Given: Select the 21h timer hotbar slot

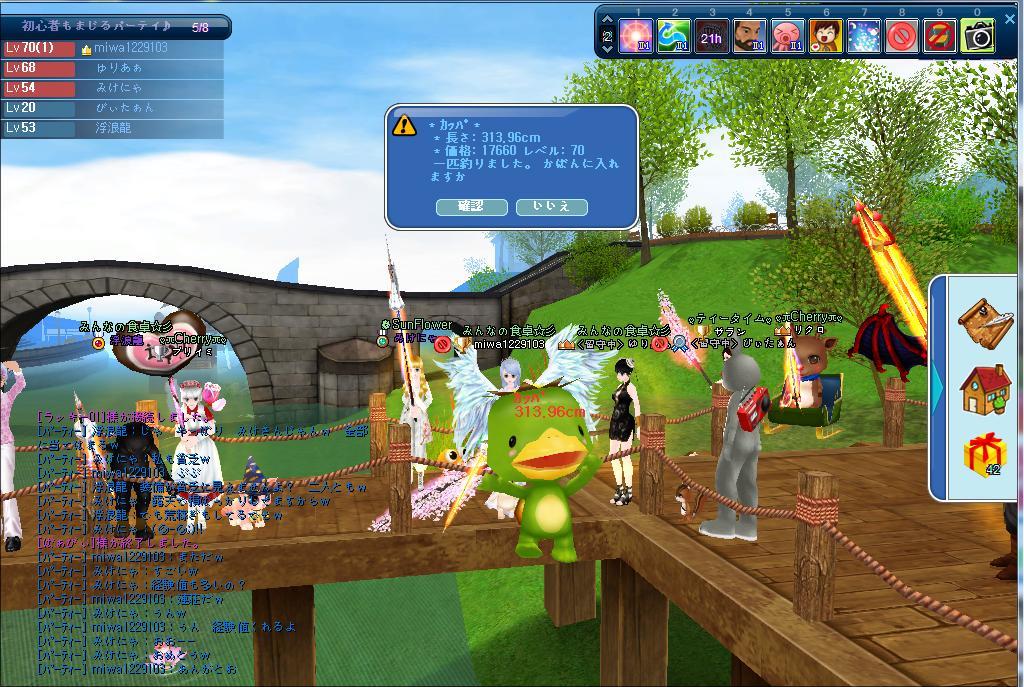Looking at the screenshot, I should pos(711,37).
